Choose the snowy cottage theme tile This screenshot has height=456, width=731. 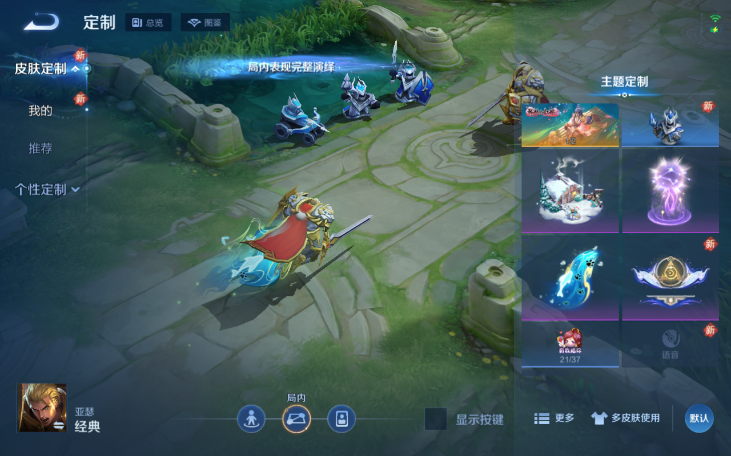coord(570,193)
